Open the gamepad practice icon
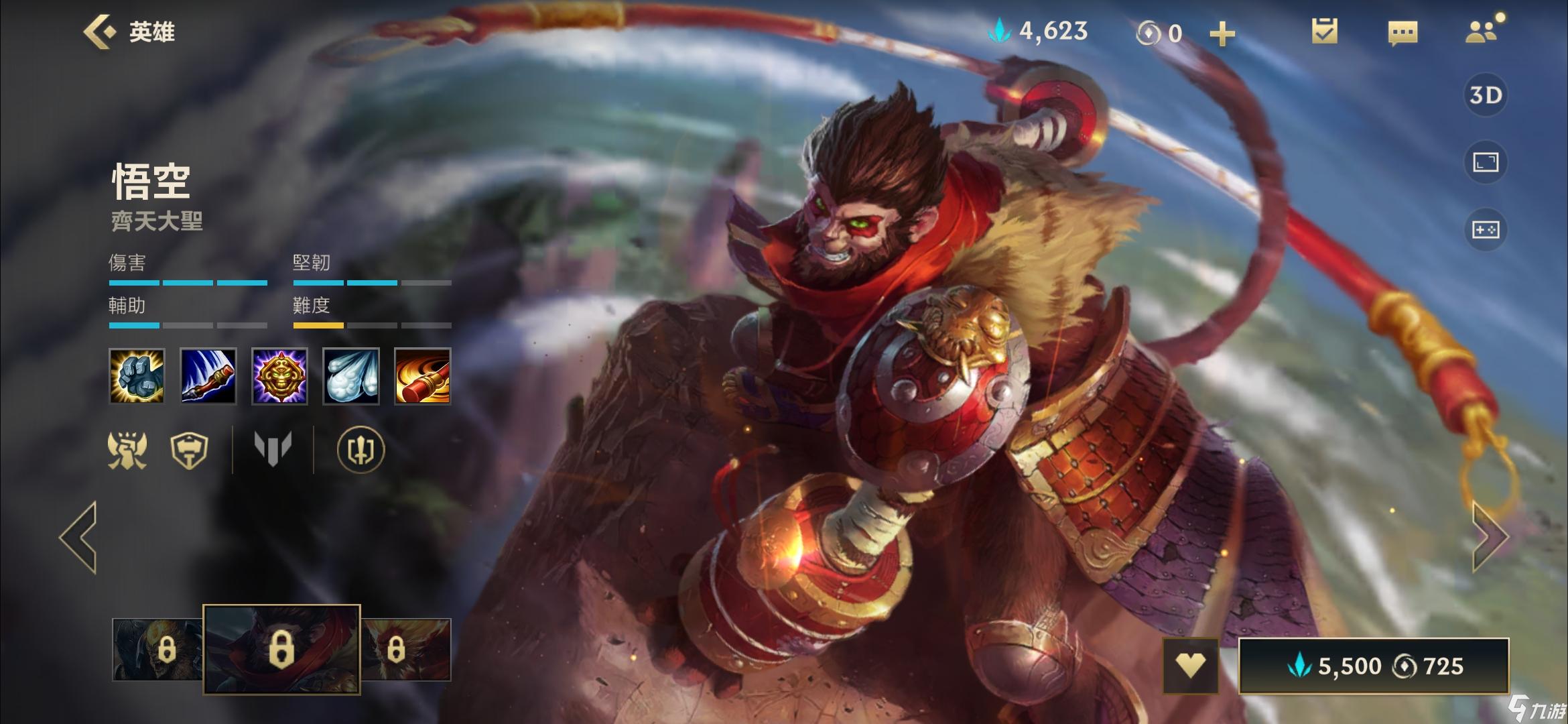This screenshot has height=724, width=1568. pos(1485,230)
